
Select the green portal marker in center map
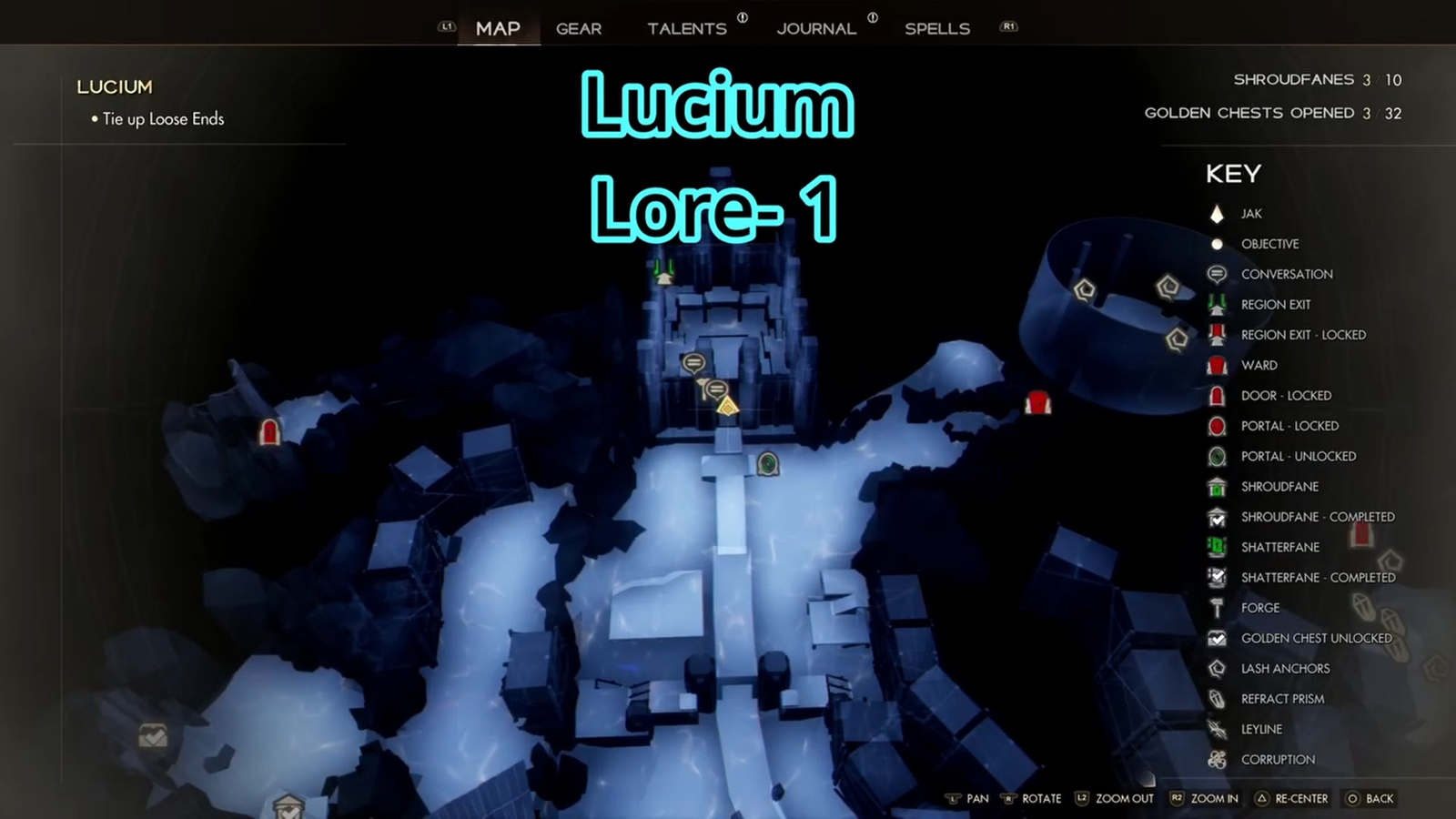[x=767, y=464]
